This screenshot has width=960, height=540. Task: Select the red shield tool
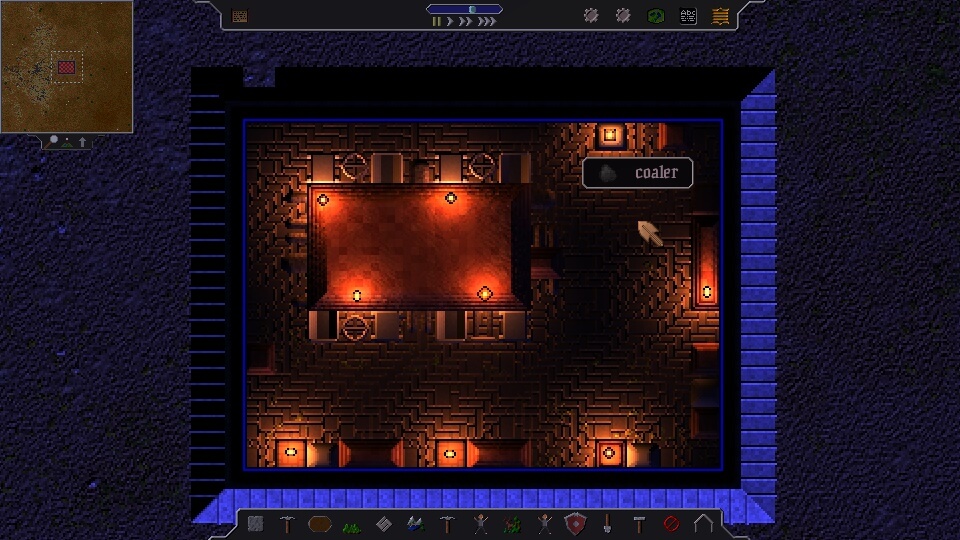pyautogui.click(x=575, y=523)
